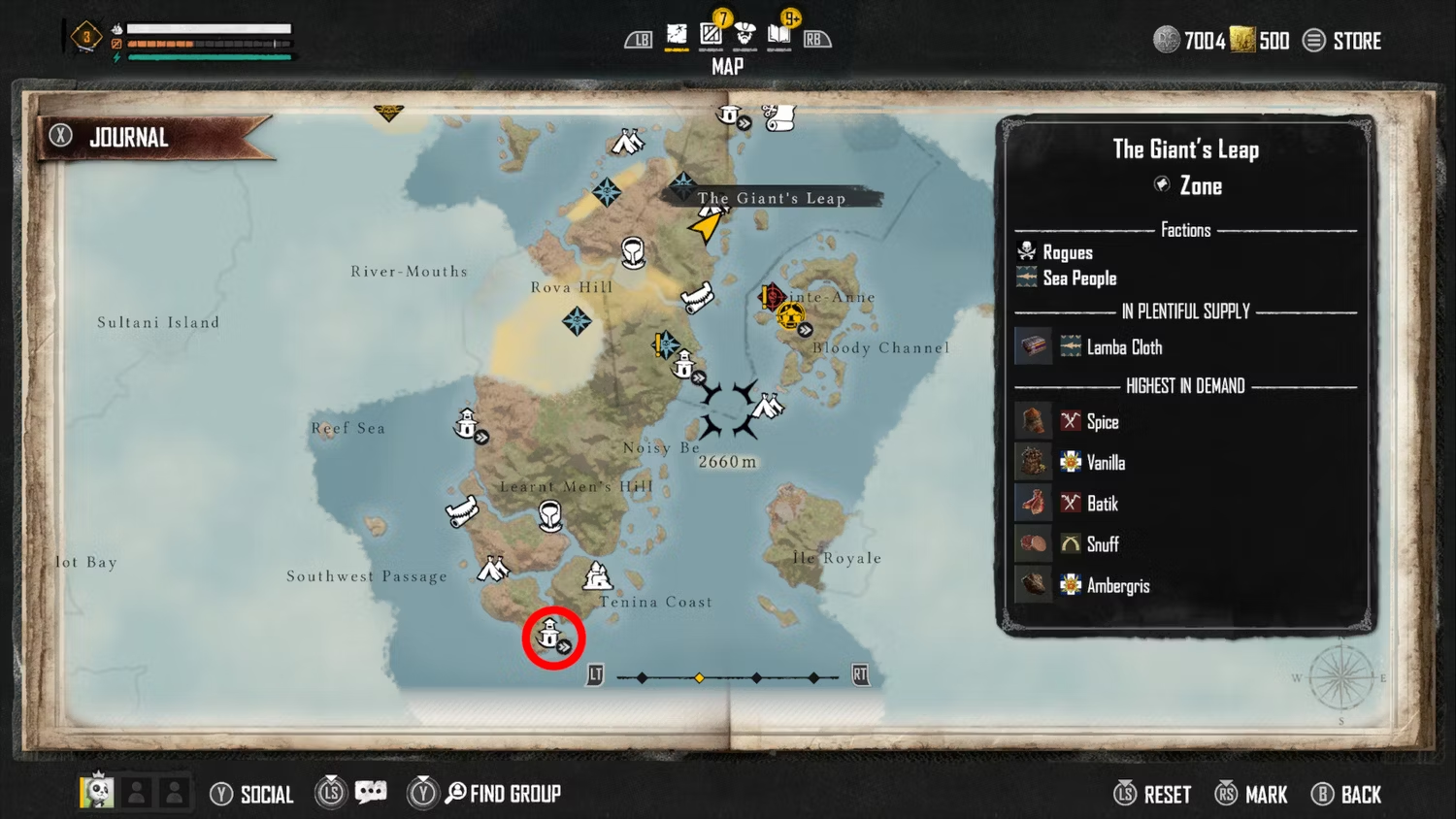The width and height of the screenshot is (1456, 819).
Task: Select the camp tent marker near Southwest Passage
Action: pos(493,568)
